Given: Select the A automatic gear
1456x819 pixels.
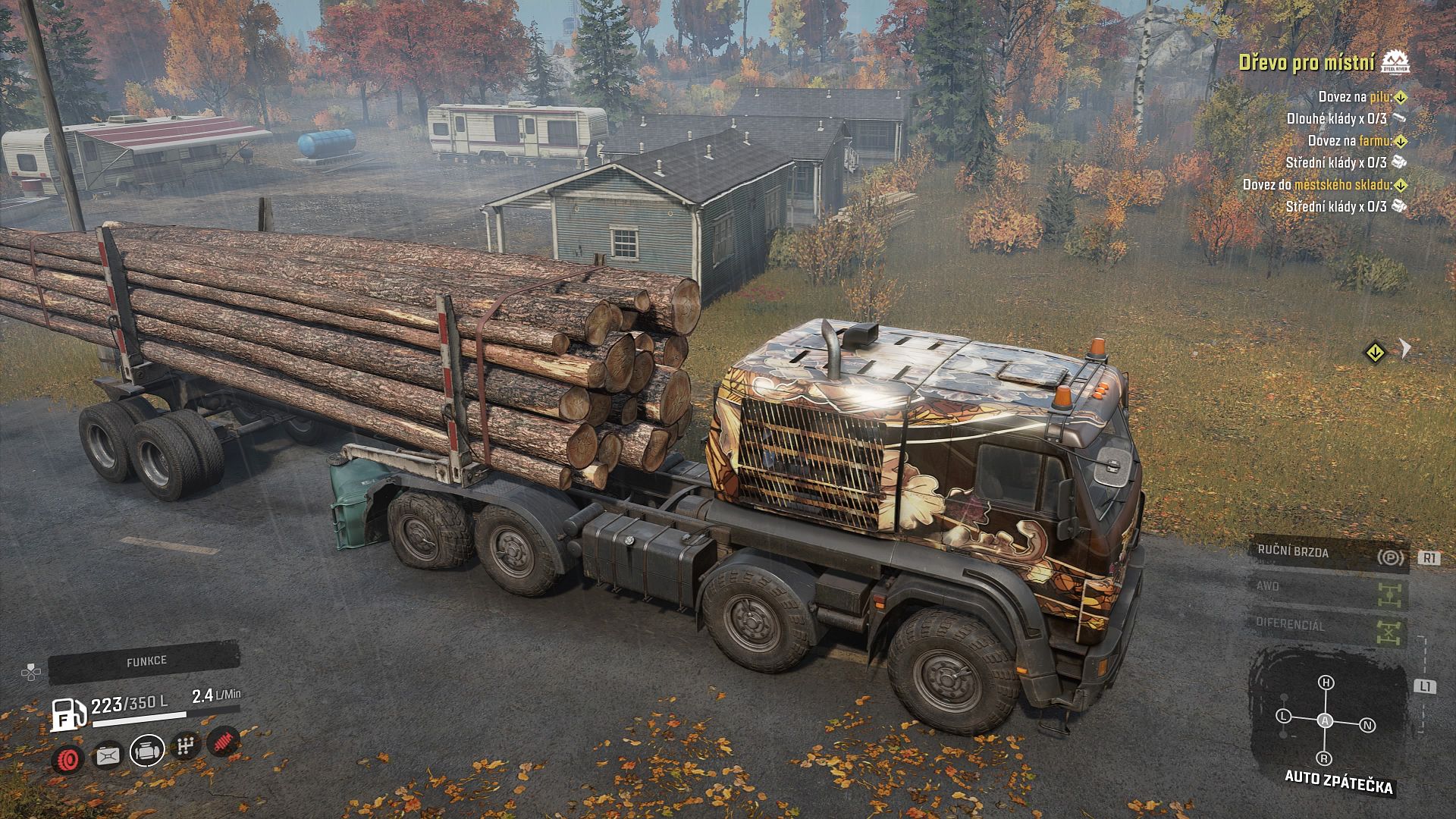Looking at the screenshot, I should coord(1326,720).
